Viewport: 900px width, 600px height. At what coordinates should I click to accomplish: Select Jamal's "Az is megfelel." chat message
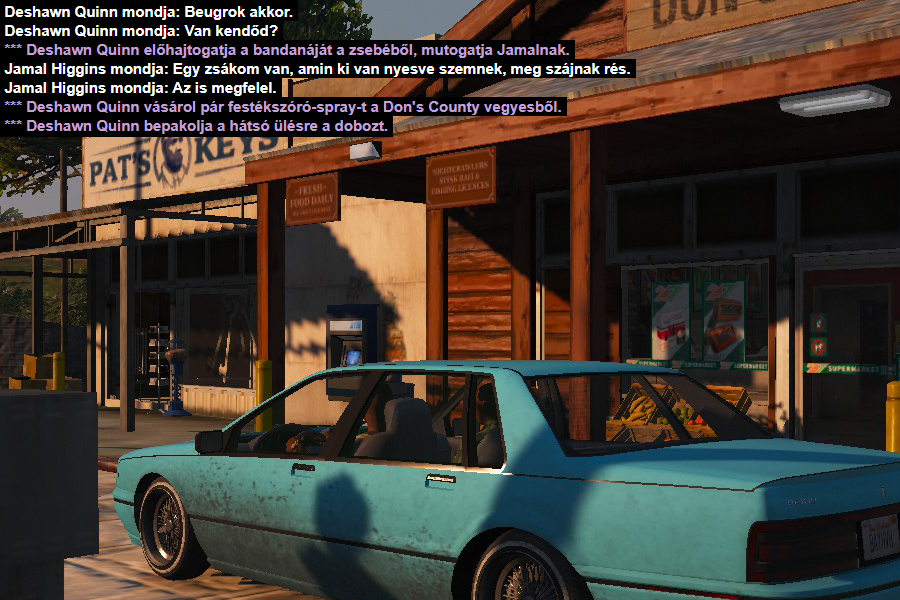tap(140, 88)
